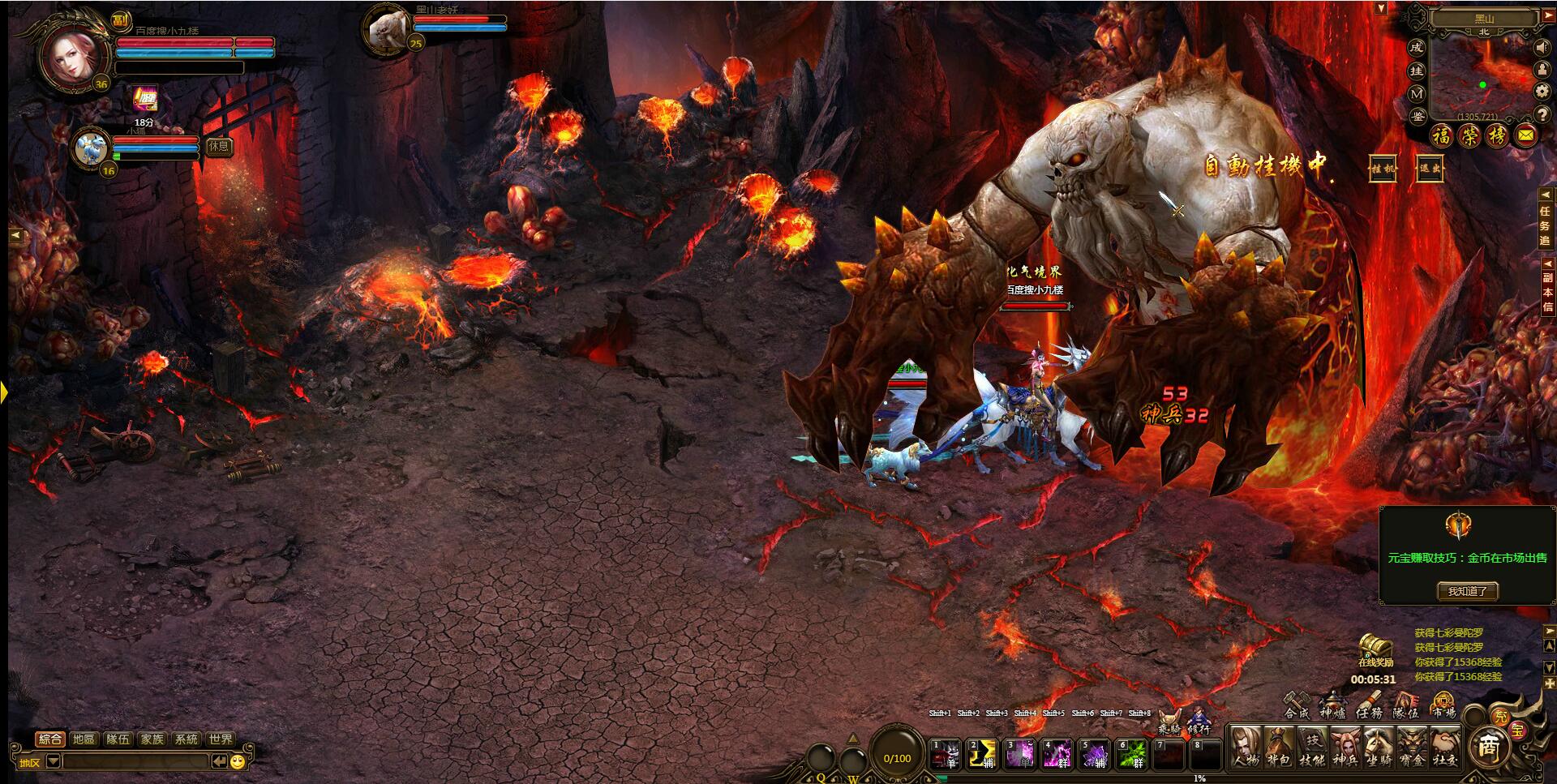The width and height of the screenshot is (1557, 784).
Task: Open the gear settings icon
Action: pos(1542,92)
